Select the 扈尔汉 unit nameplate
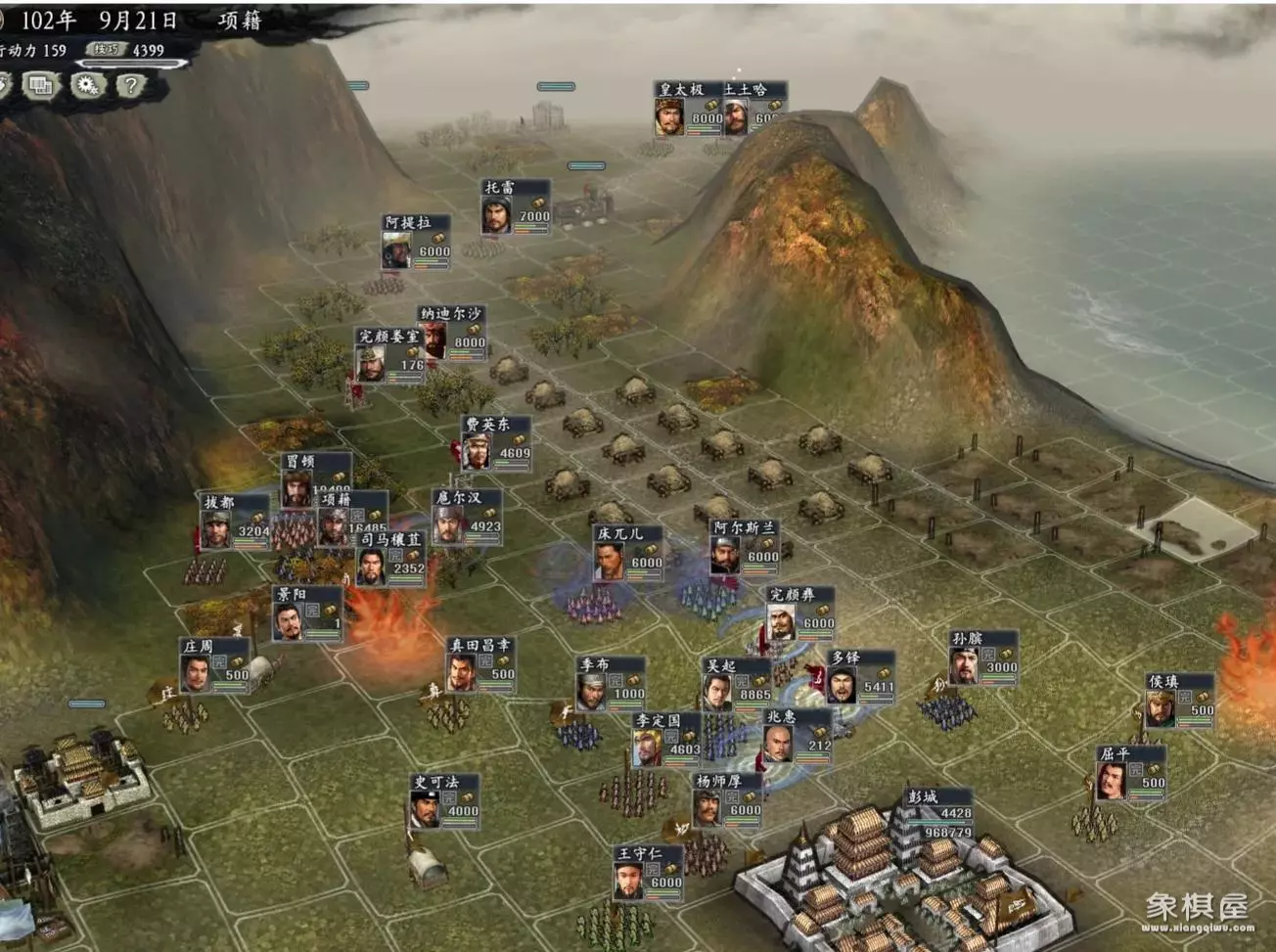 [x=467, y=516]
